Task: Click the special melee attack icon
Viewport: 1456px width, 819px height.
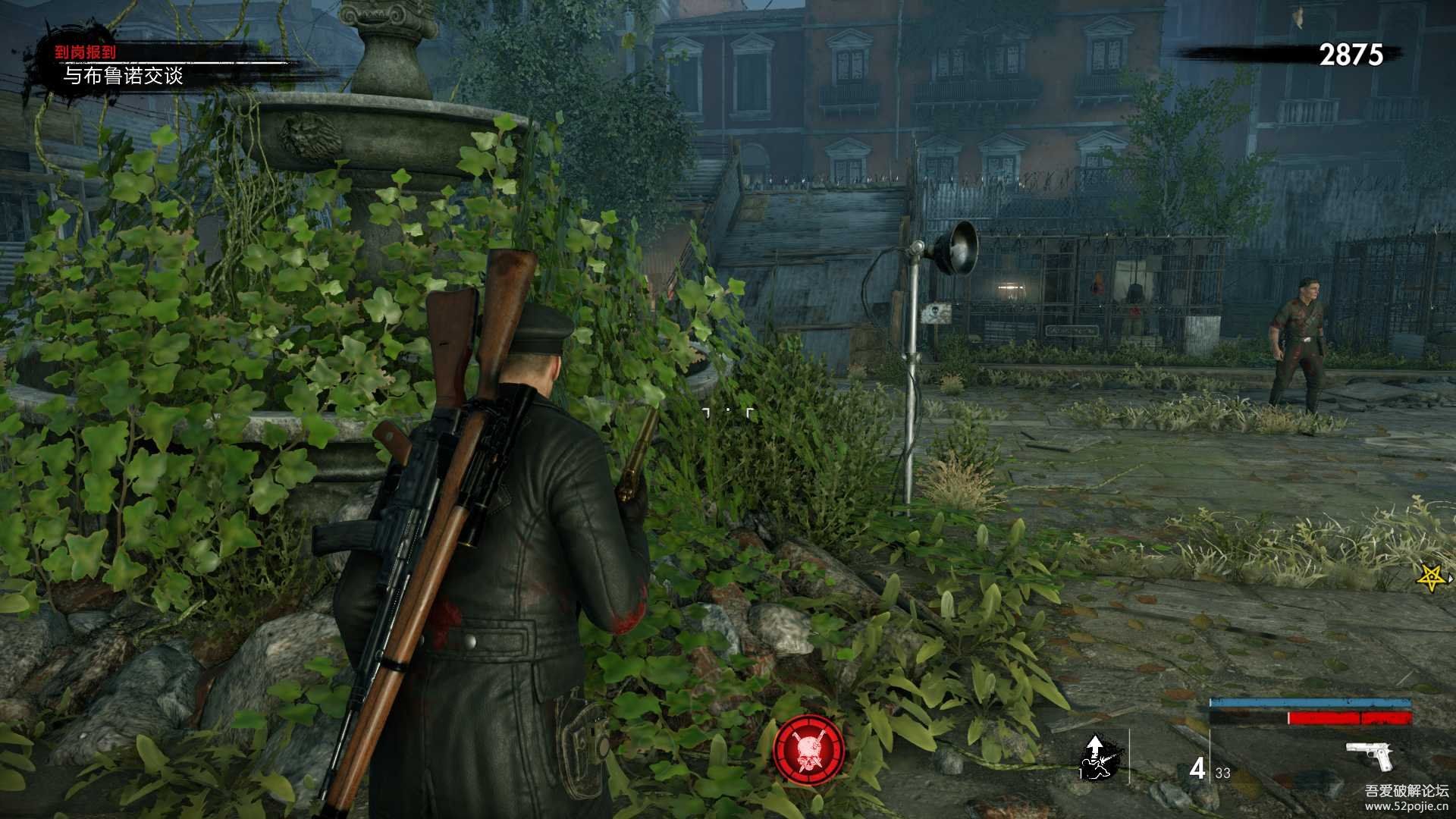Action: click(1095, 758)
